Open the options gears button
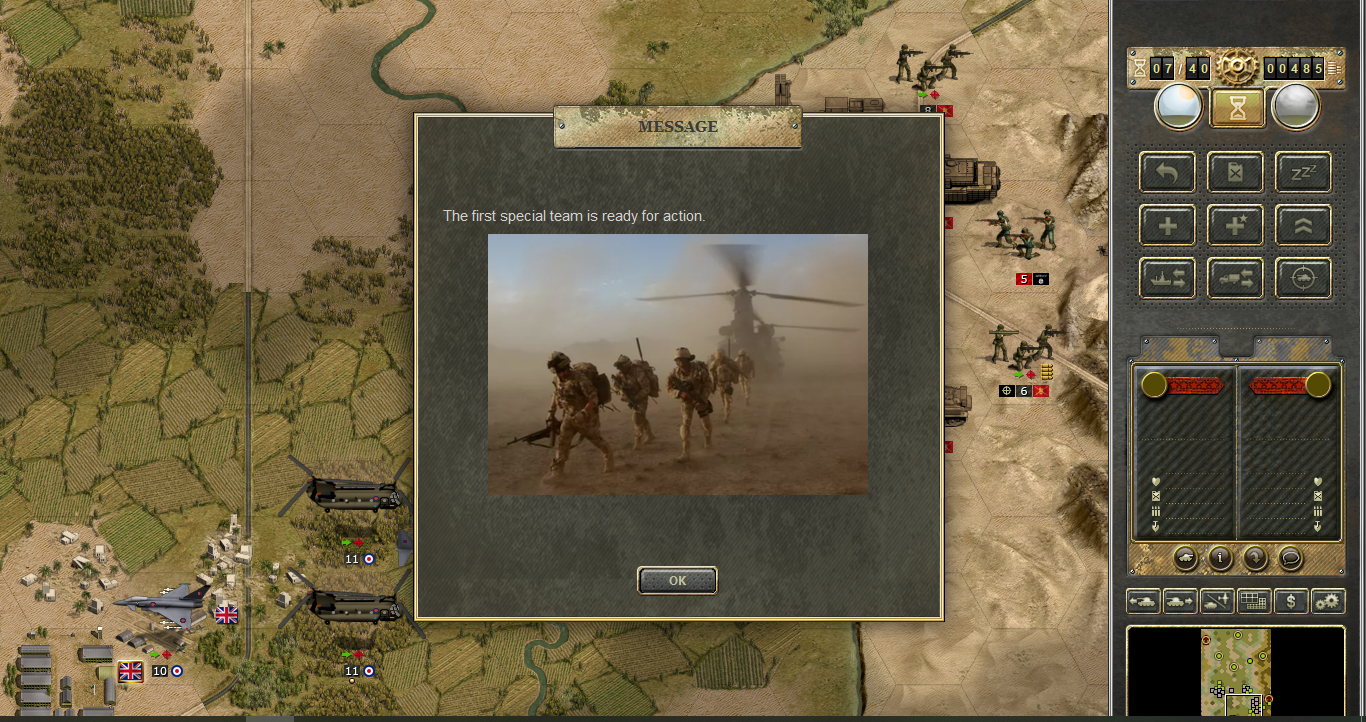 click(x=1328, y=601)
